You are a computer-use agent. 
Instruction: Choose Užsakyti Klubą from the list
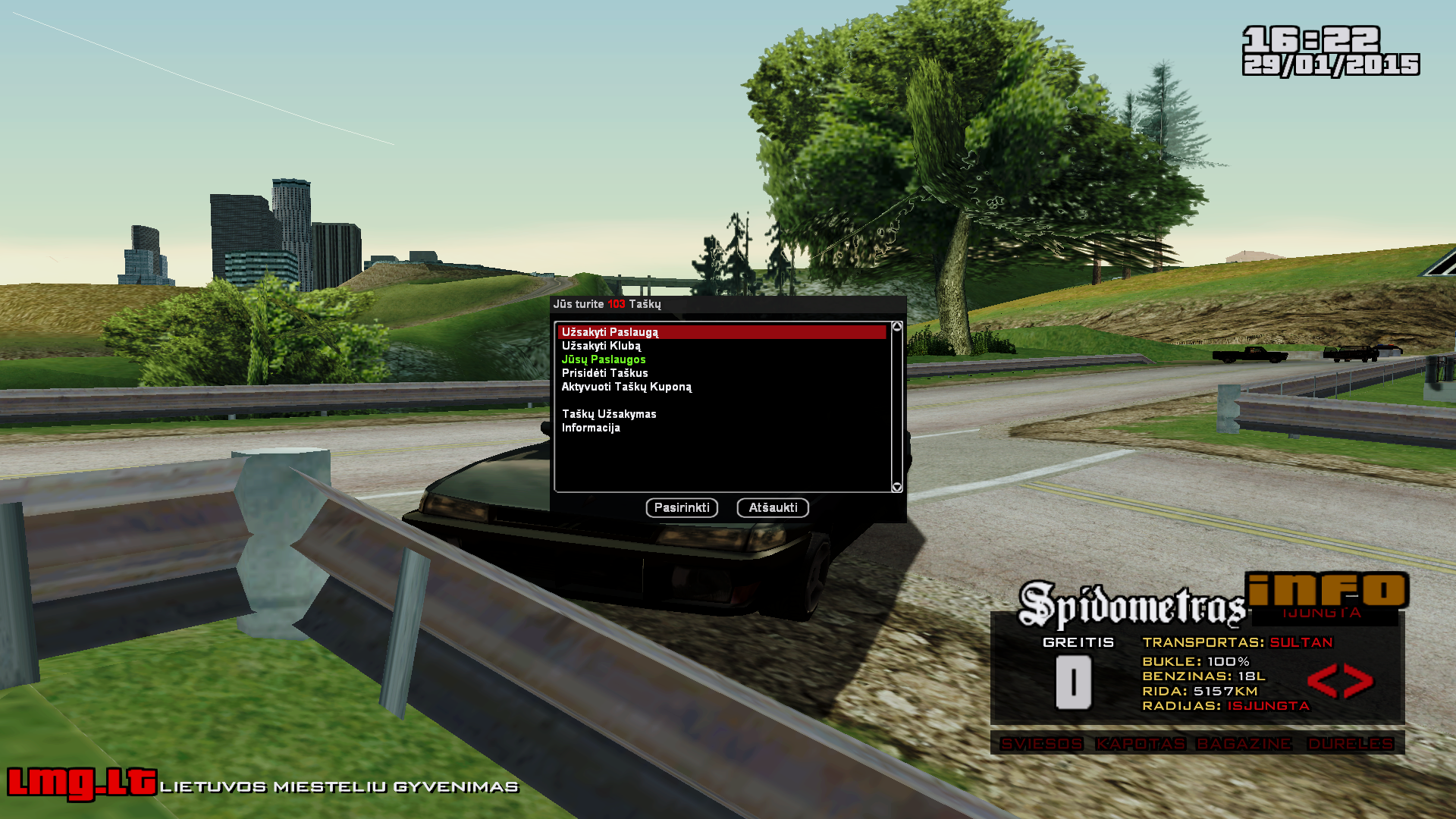601,346
